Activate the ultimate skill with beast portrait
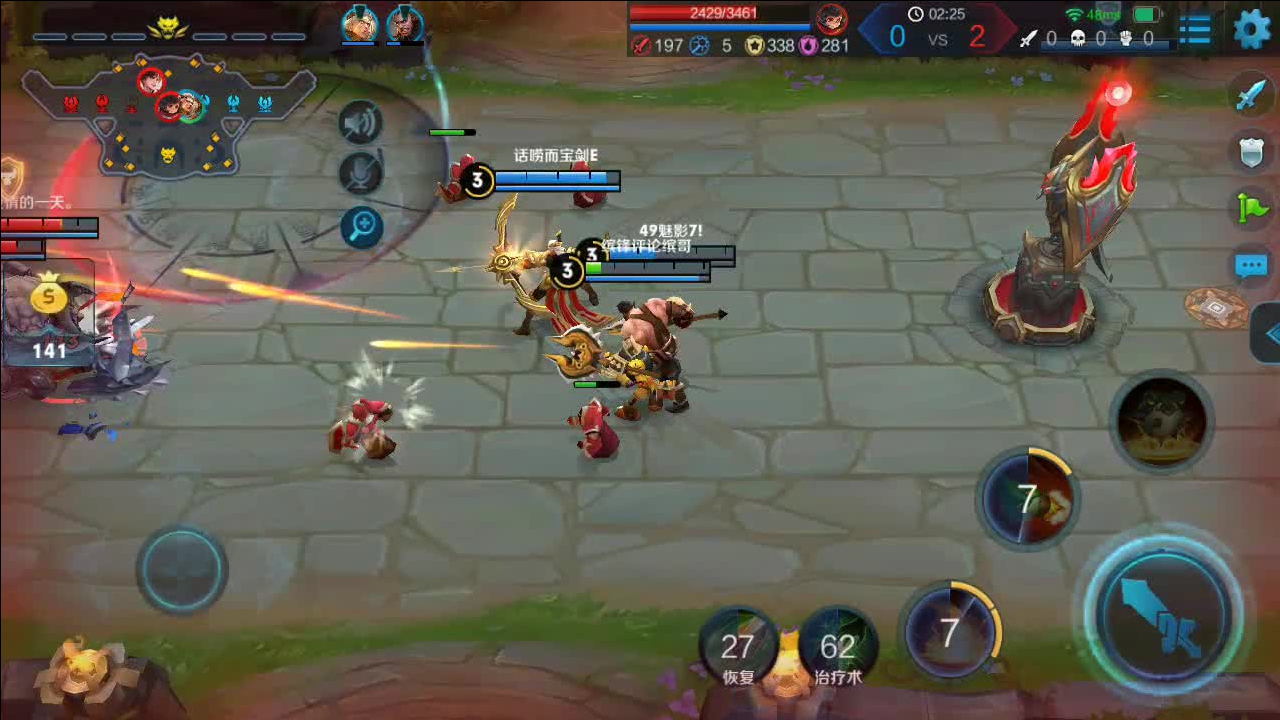Screen dimensions: 1280x720 [1161, 421]
